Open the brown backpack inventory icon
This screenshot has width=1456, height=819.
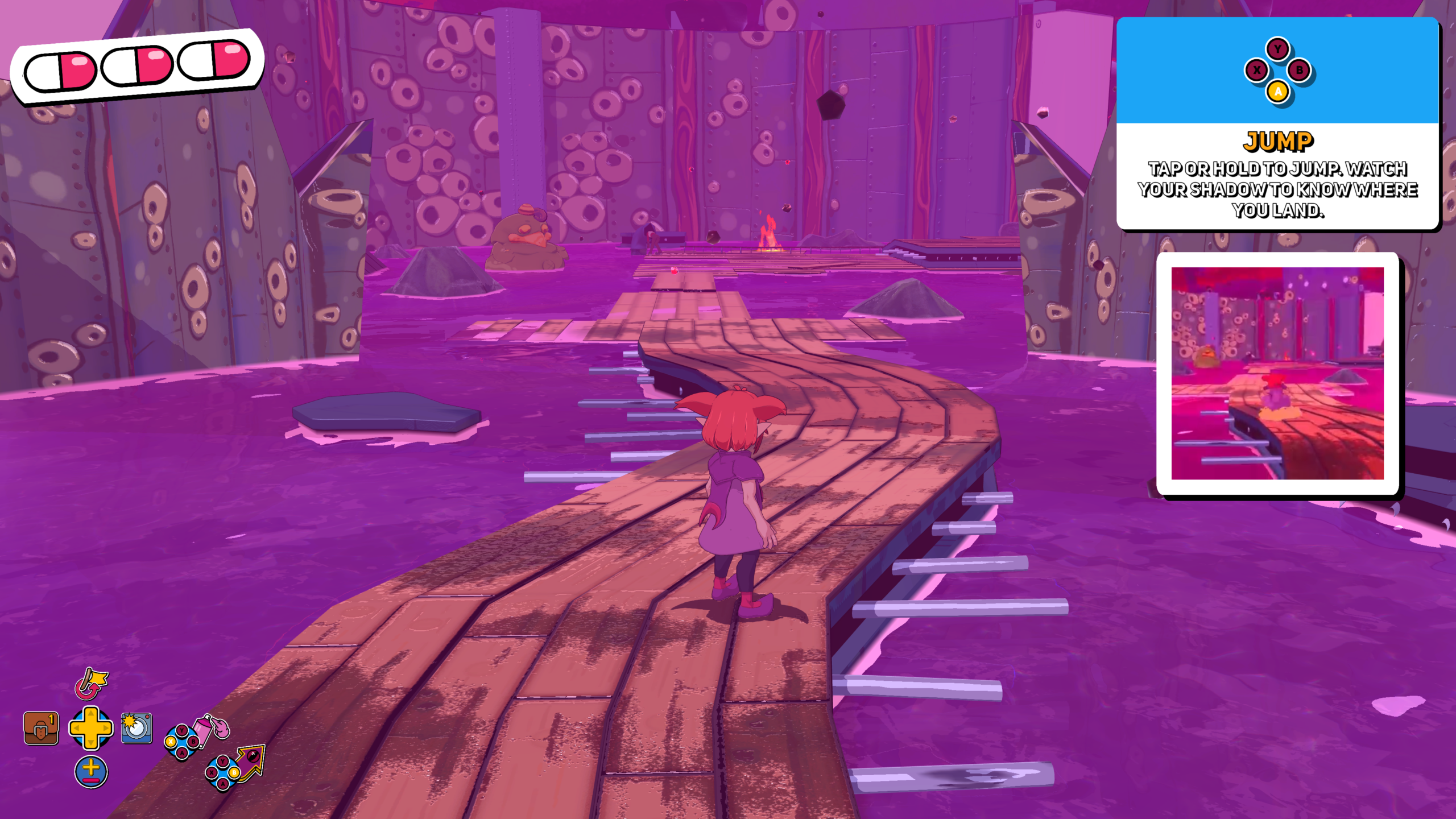tap(41, 729)
